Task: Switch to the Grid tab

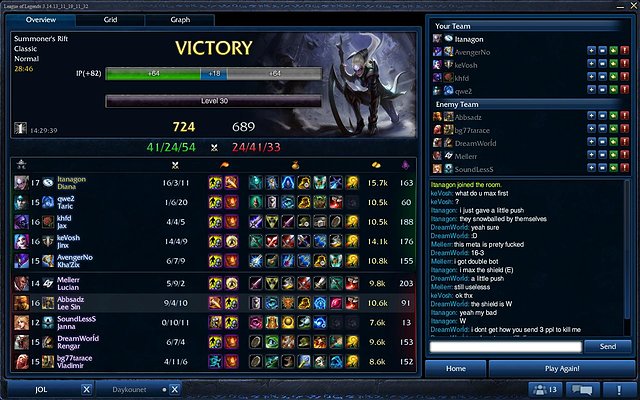Action: tap(110, 19)
